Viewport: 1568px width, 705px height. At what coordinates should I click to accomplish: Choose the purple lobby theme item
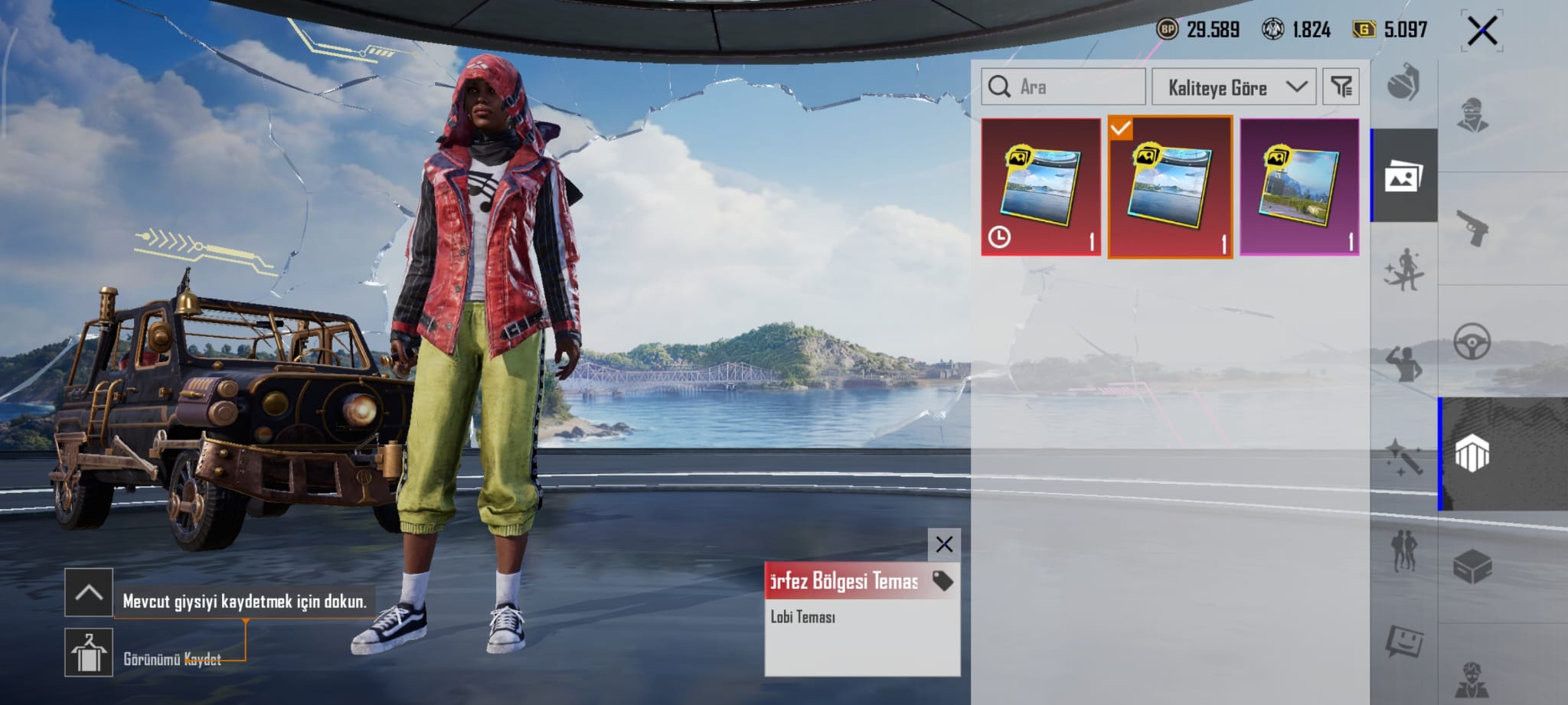click(x=1299, y=187)
